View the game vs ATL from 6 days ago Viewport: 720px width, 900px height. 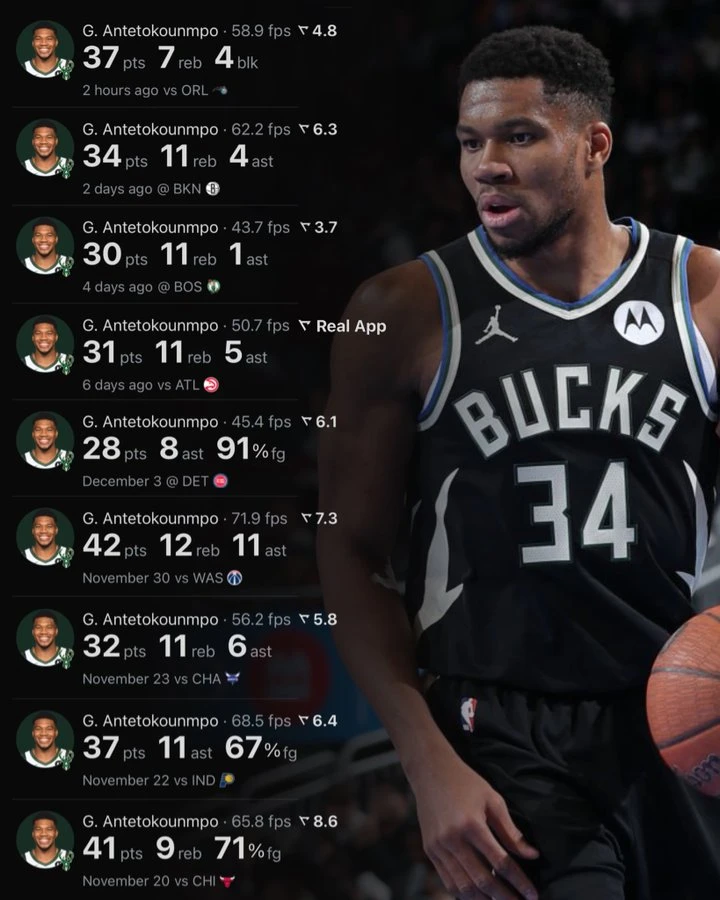tap(180, 354)
